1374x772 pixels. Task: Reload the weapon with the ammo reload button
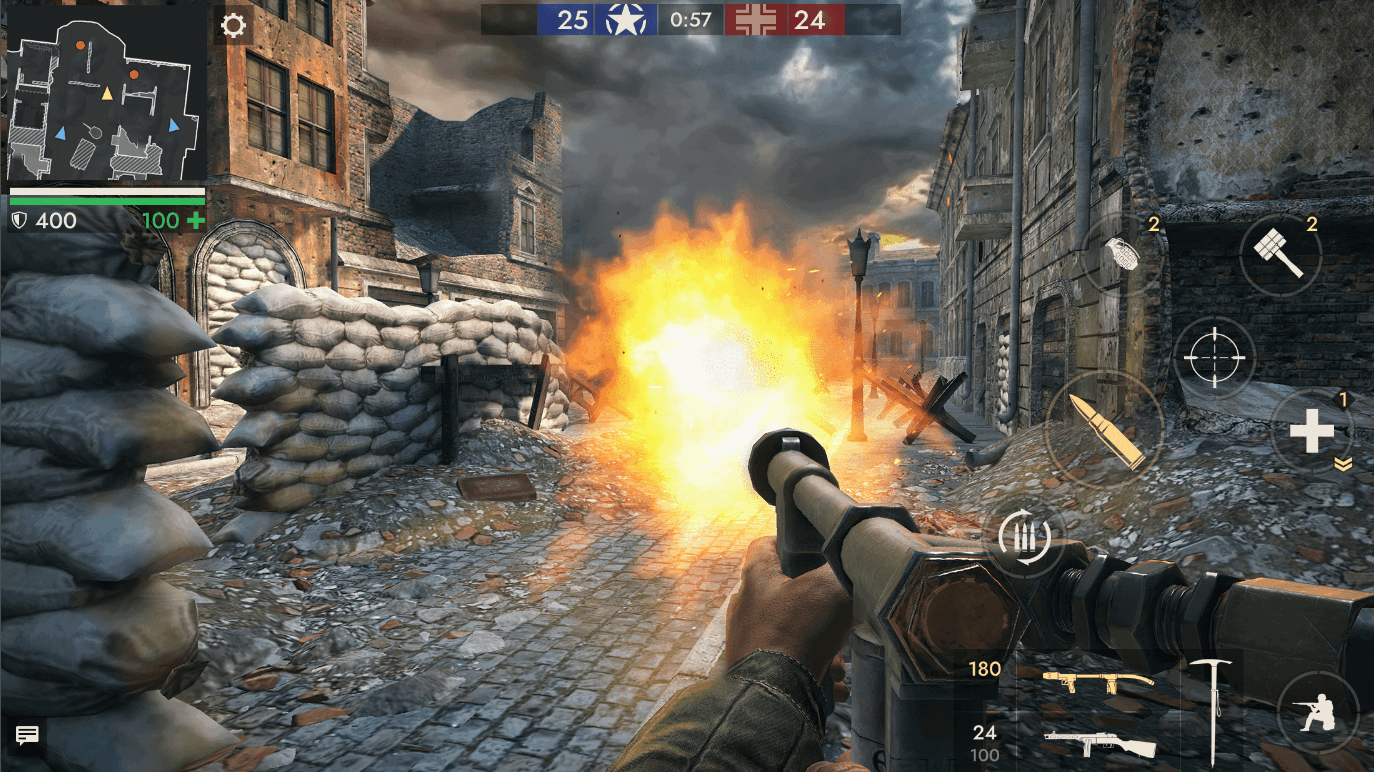[x=1024, y=537]
